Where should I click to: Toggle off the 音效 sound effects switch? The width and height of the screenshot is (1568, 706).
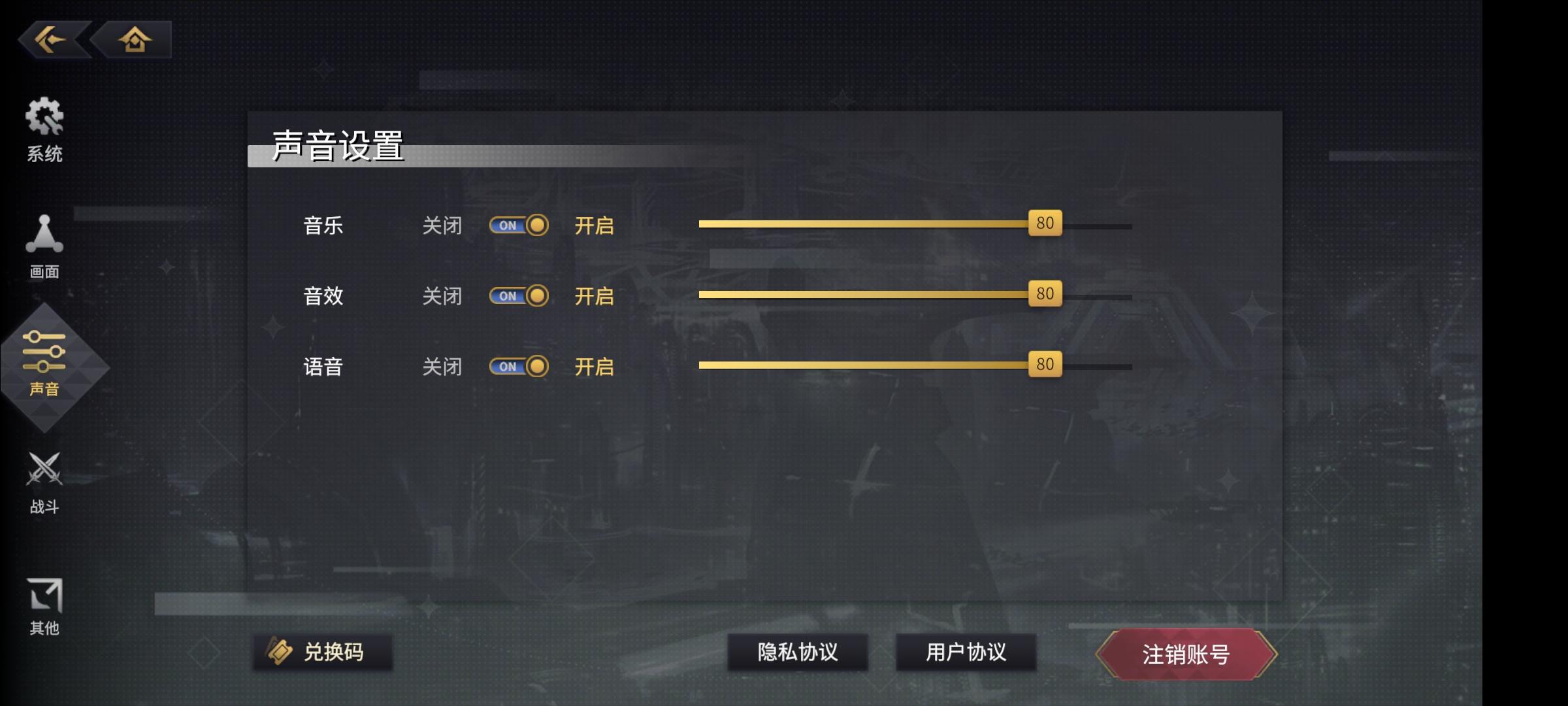(519, 295)
